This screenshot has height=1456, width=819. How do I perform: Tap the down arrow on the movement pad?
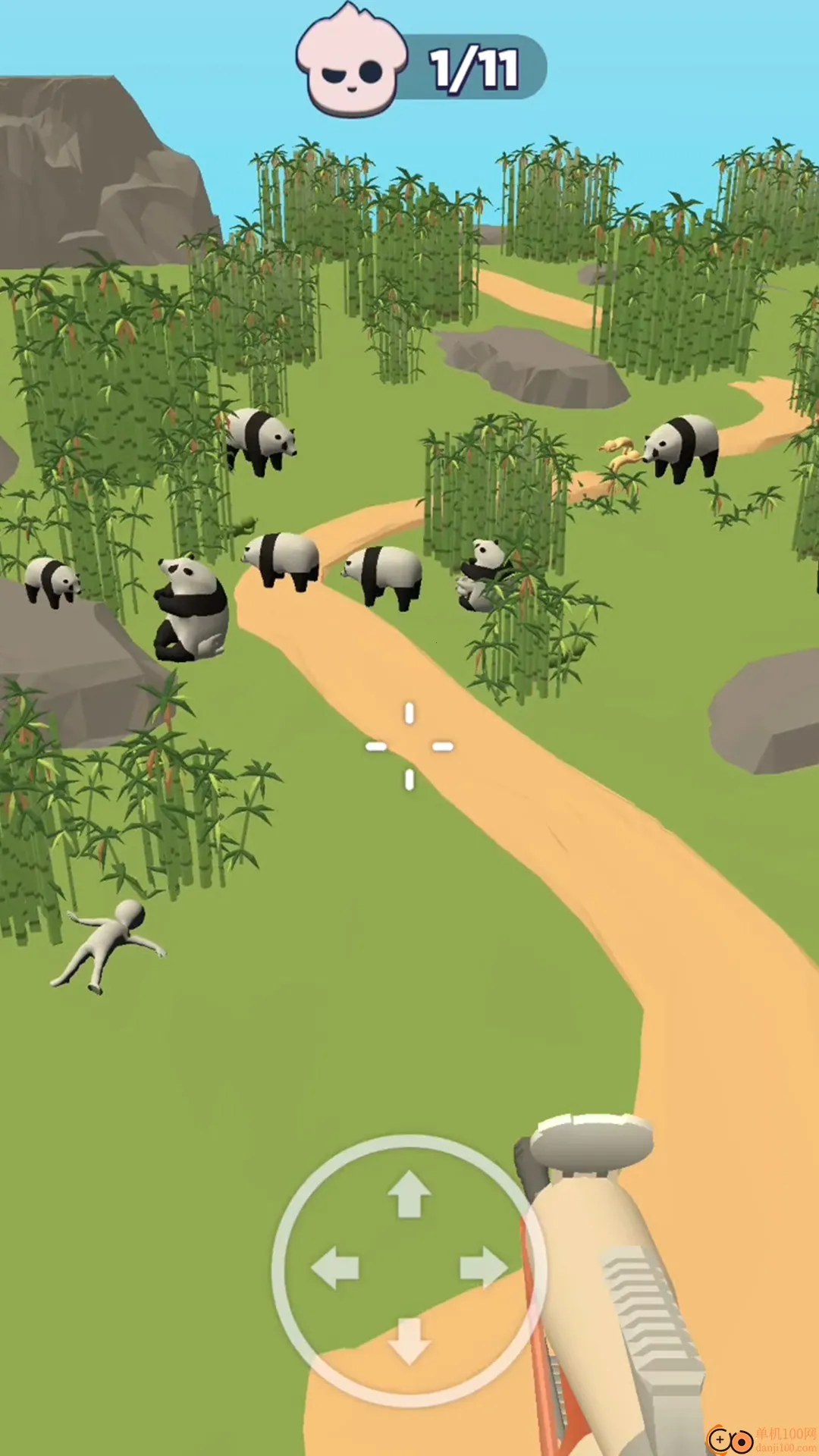[x=409, y=1341]
